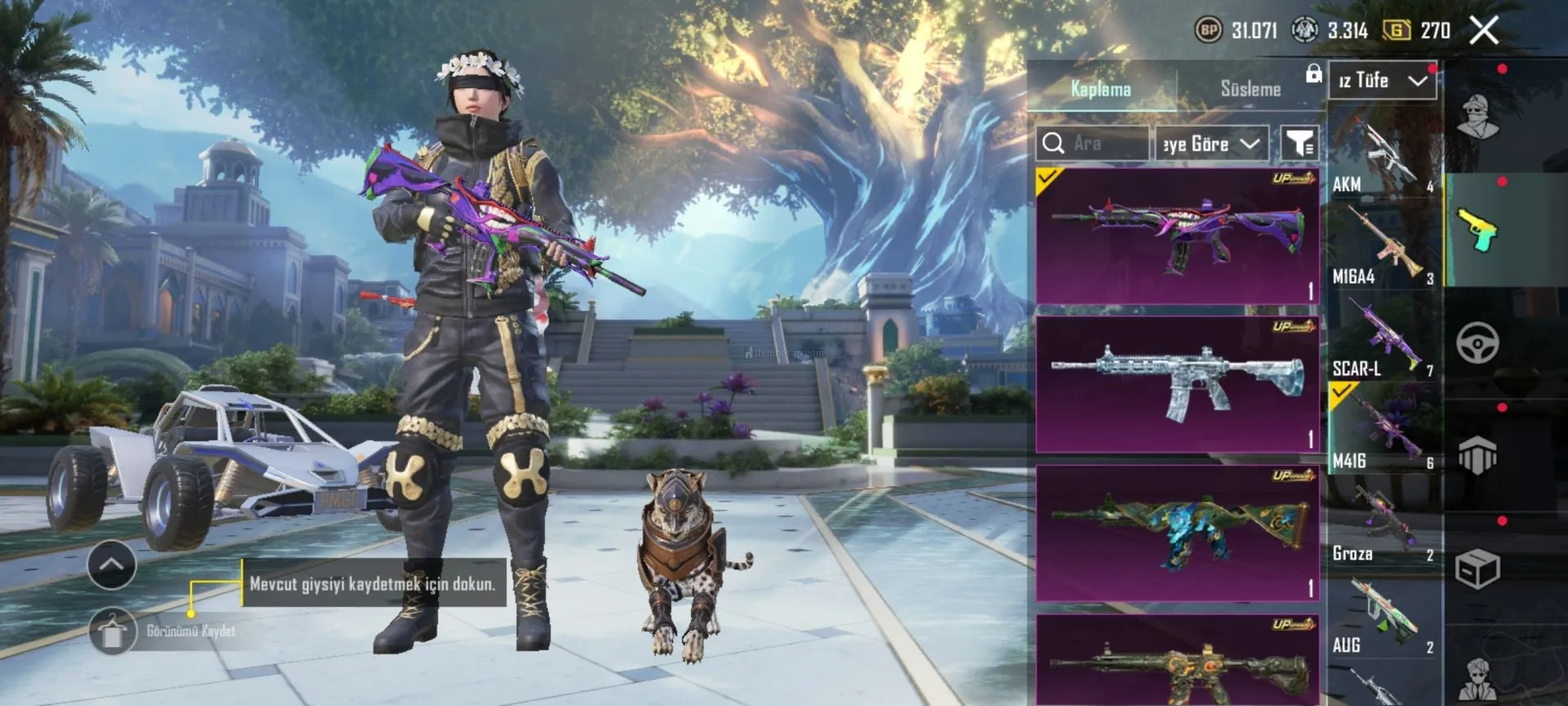This screenshot has width=1568, height=706.
Task: Close the inventory screen with the X
Action: (1484, 31)
